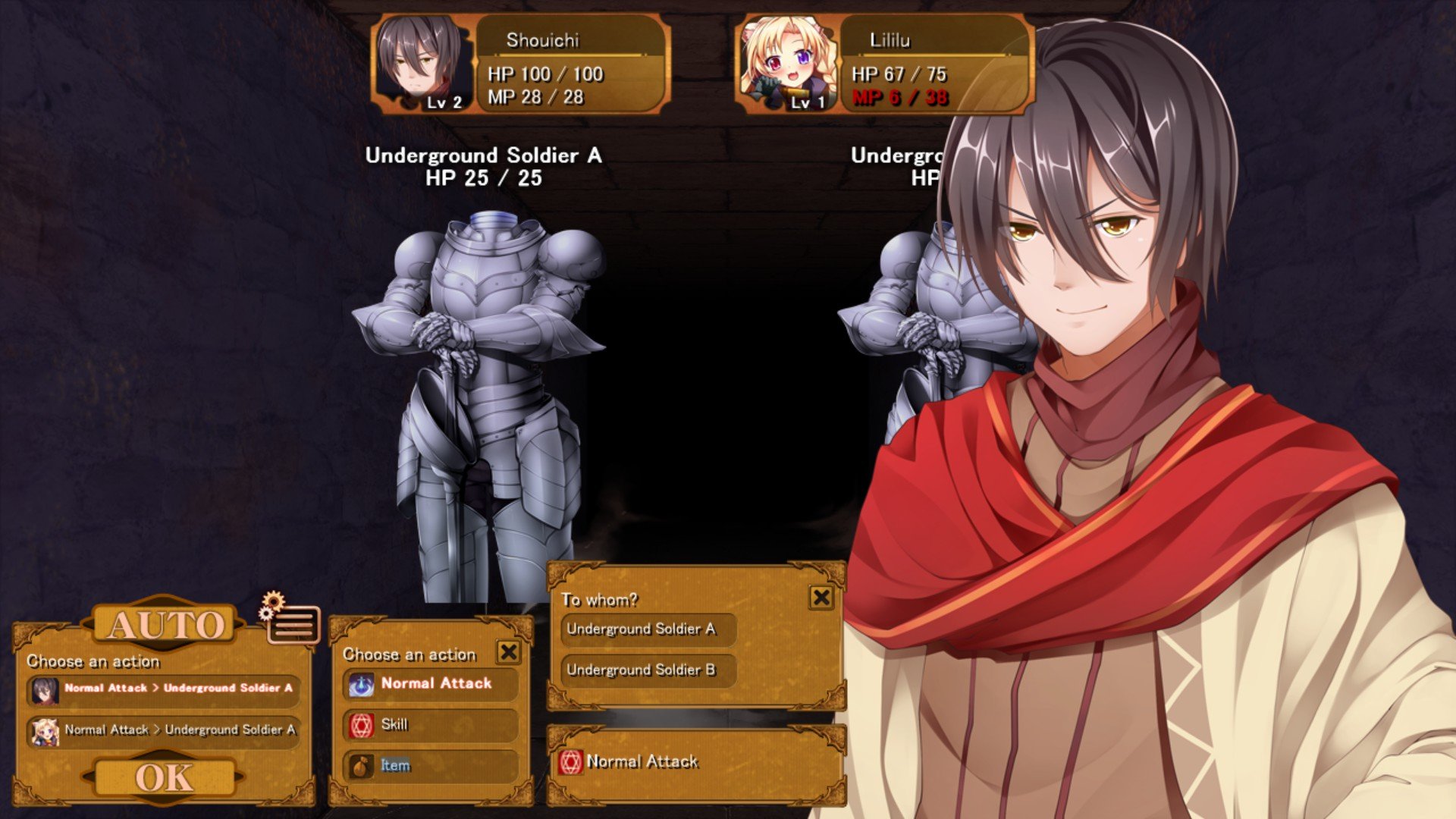Image resolution: width=1456 pixels, height=819 pixels.
Task: Confirm actions with the OK button
Action: 164,777
